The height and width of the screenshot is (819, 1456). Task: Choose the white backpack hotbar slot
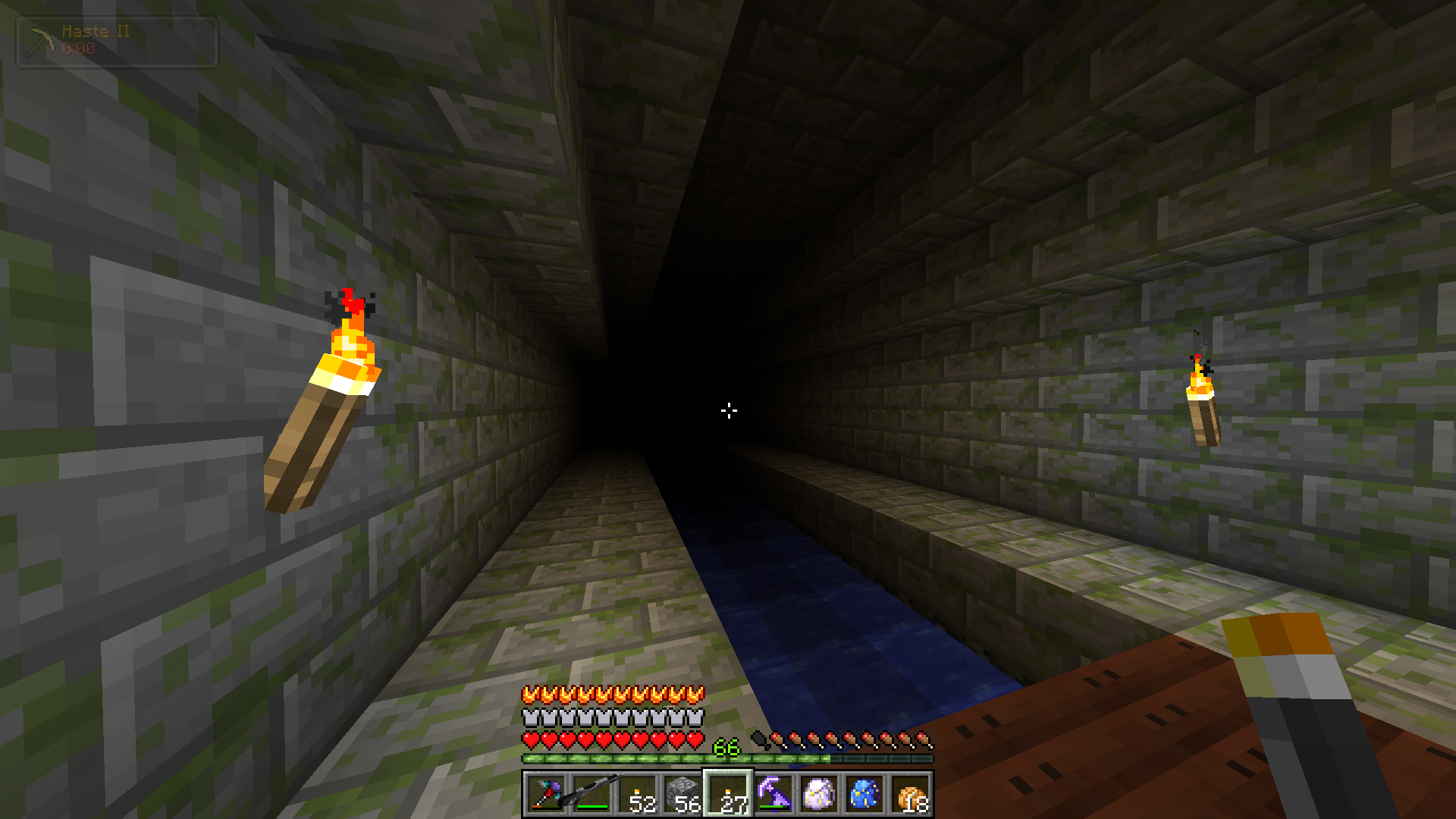click(819, 794)
